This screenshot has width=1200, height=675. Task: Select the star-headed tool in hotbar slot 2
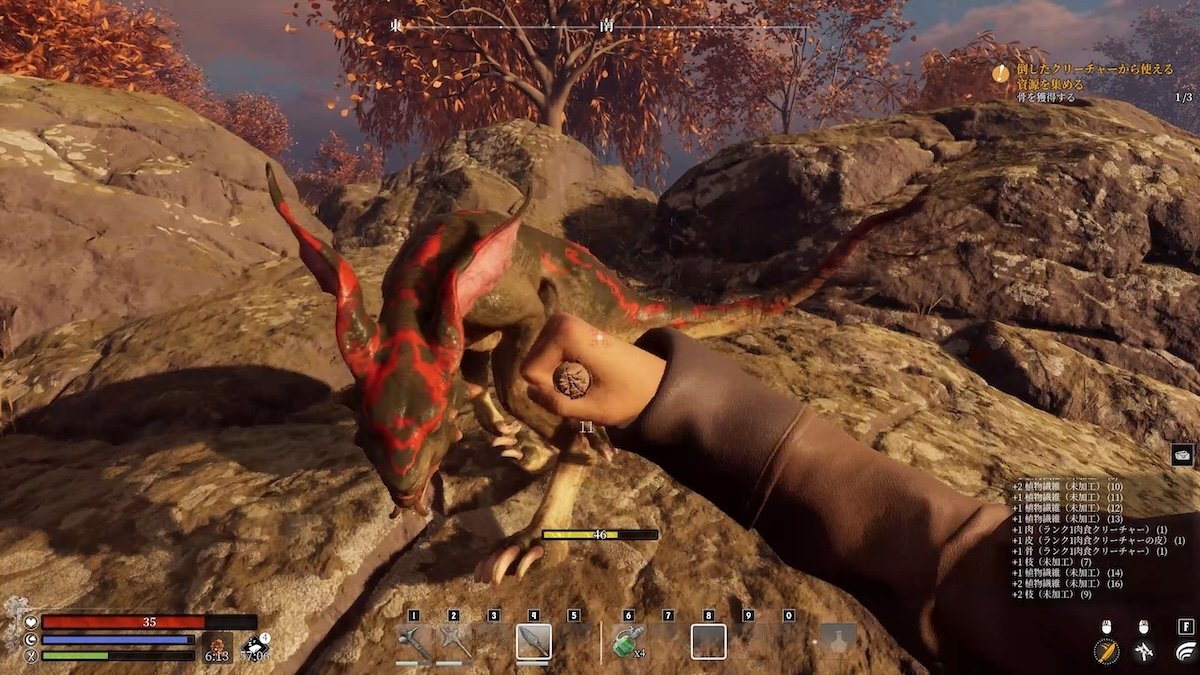(x=453, y=641)
